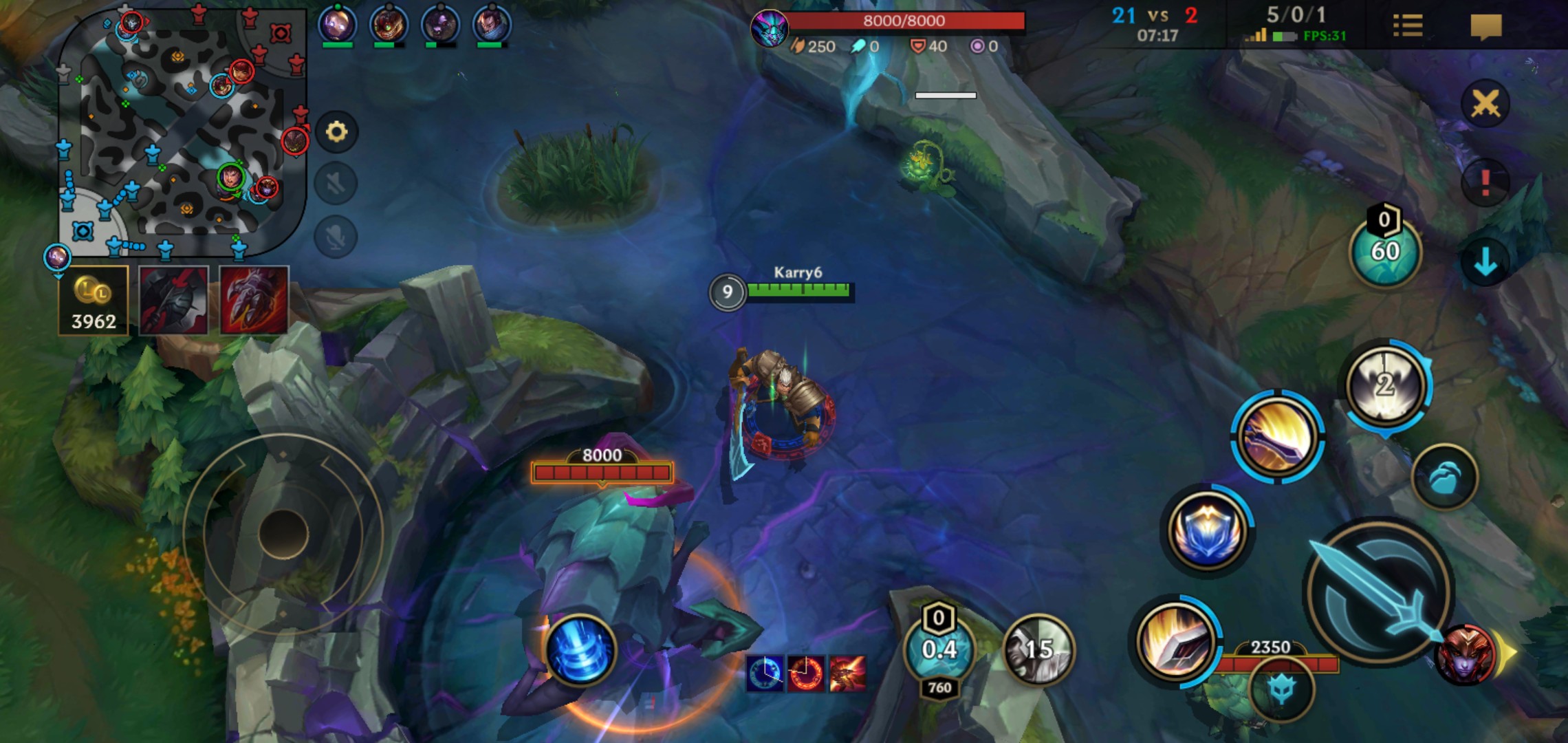
Task: Perform a basic attack with sword button
Action: [1379, 592]
